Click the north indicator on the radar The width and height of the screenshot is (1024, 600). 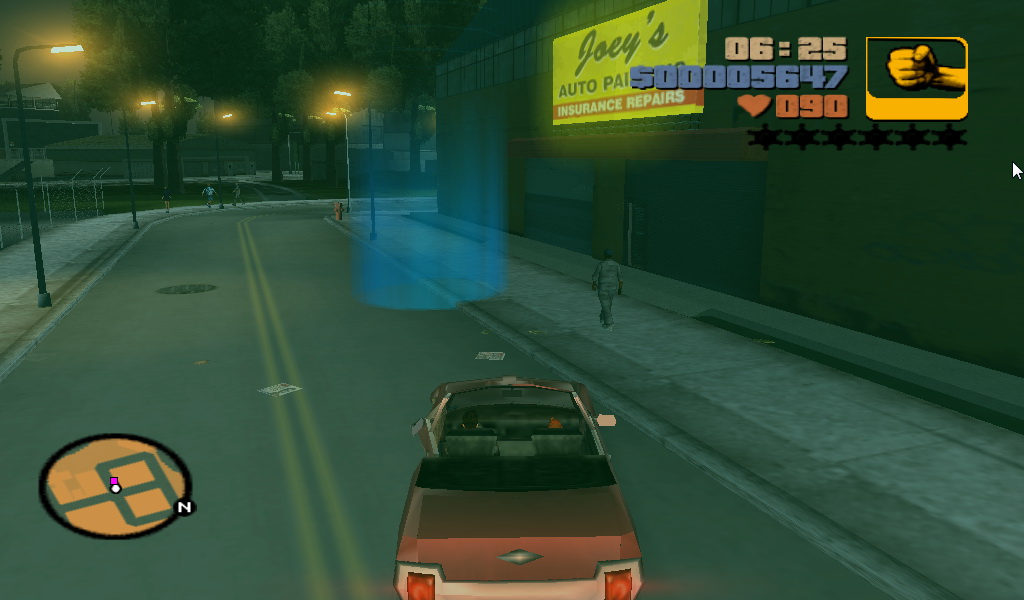pyautogui.click(x=184, y=507)
